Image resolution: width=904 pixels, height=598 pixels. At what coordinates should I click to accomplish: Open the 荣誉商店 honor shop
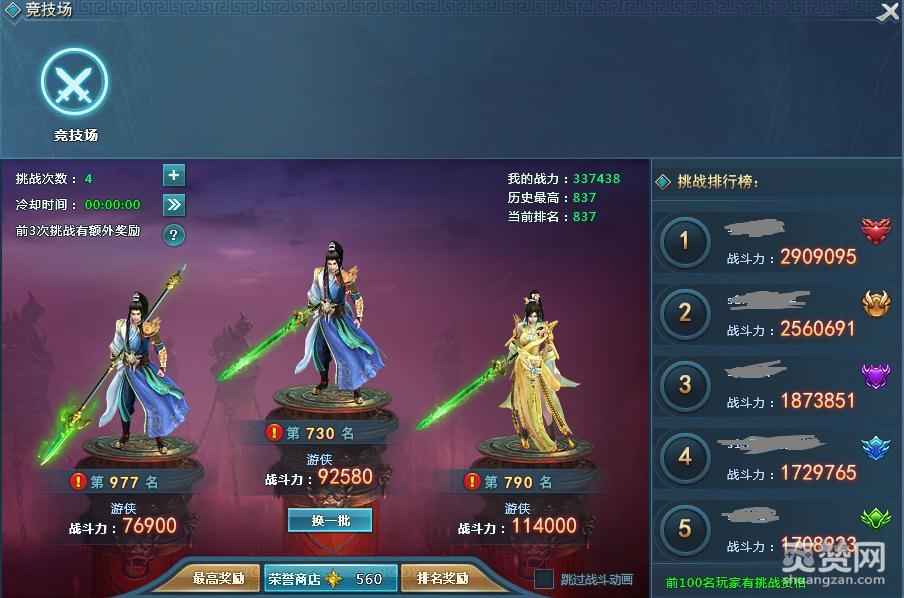[327, 578]
